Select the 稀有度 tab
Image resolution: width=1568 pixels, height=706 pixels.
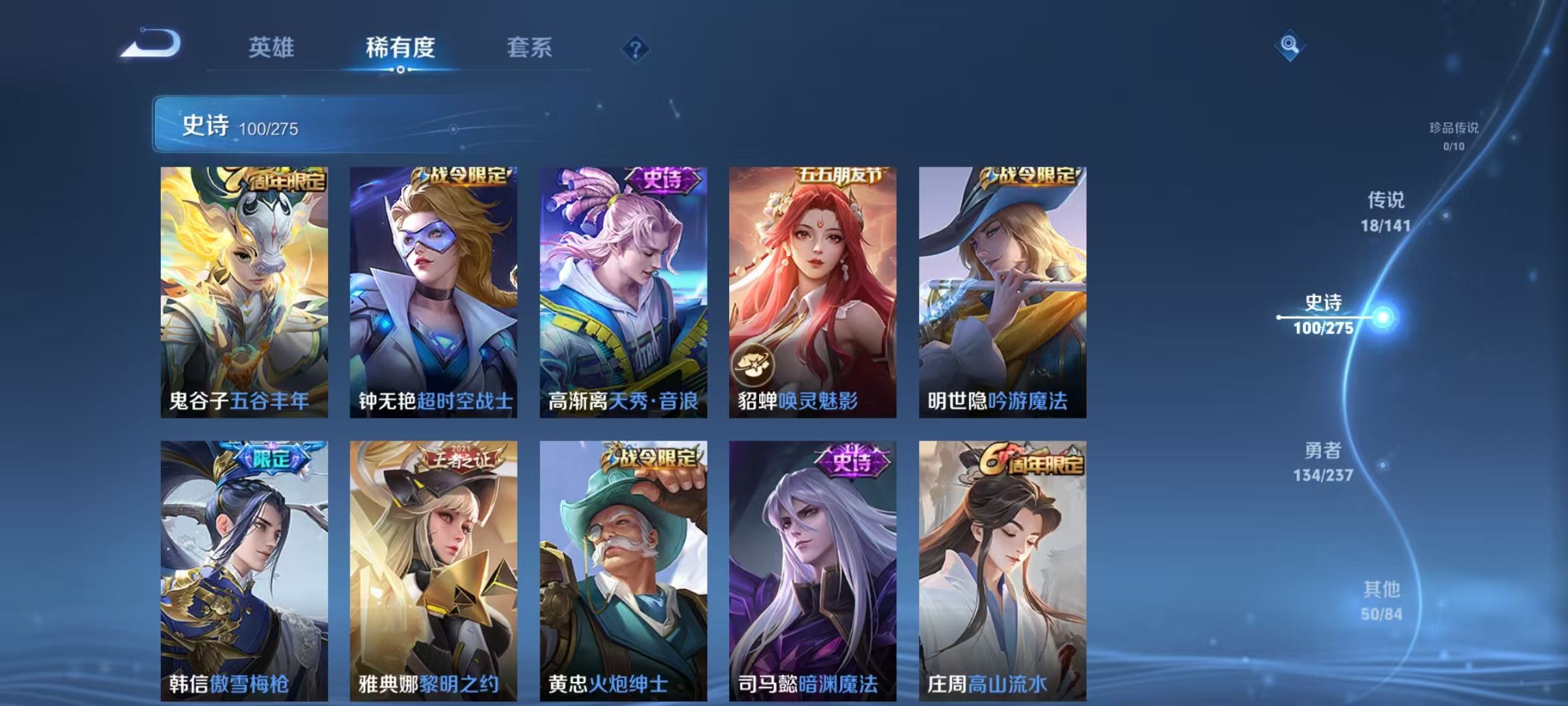(399, 48)
